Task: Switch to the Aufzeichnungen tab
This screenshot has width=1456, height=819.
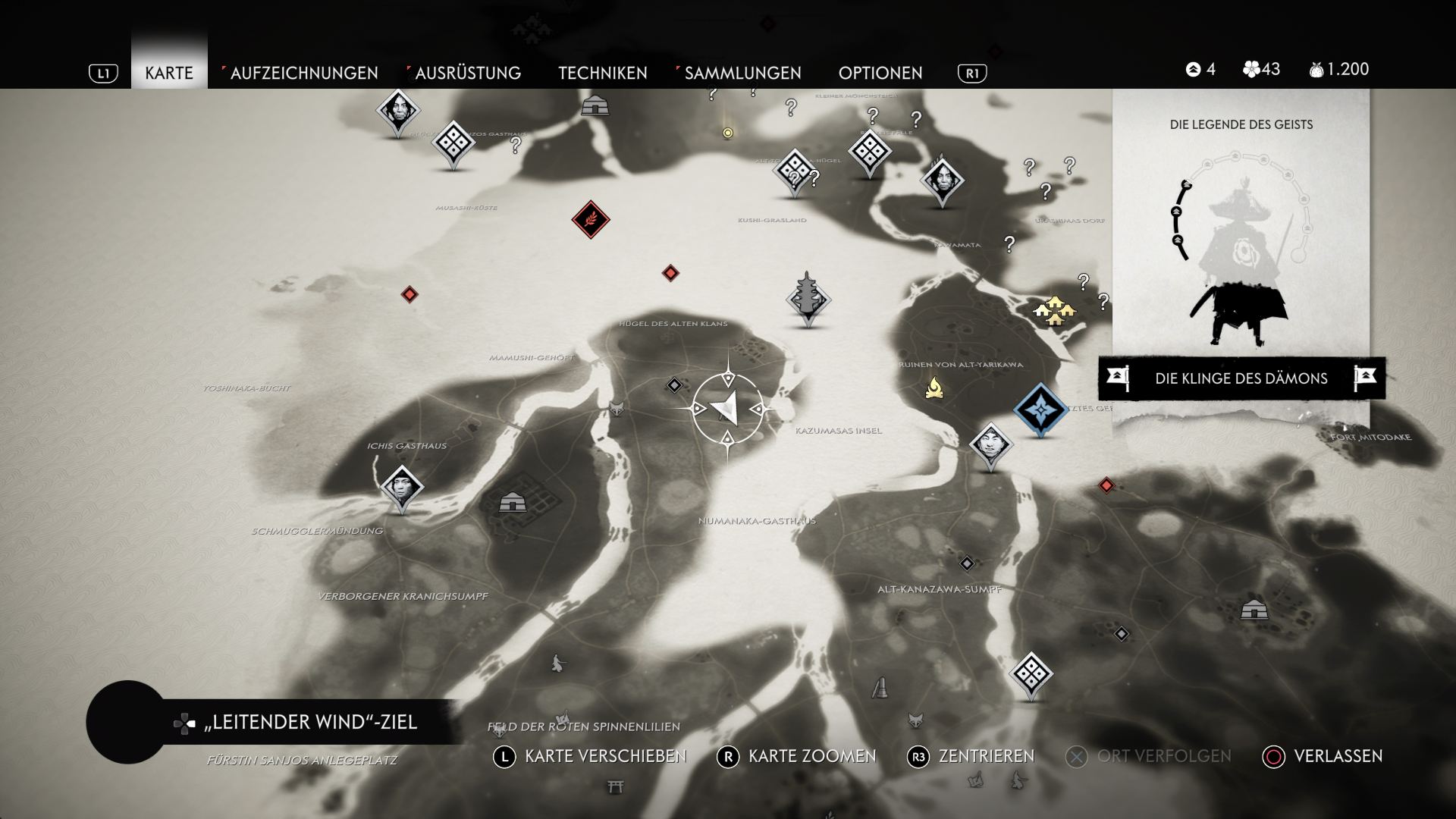Action: (303, 73)
